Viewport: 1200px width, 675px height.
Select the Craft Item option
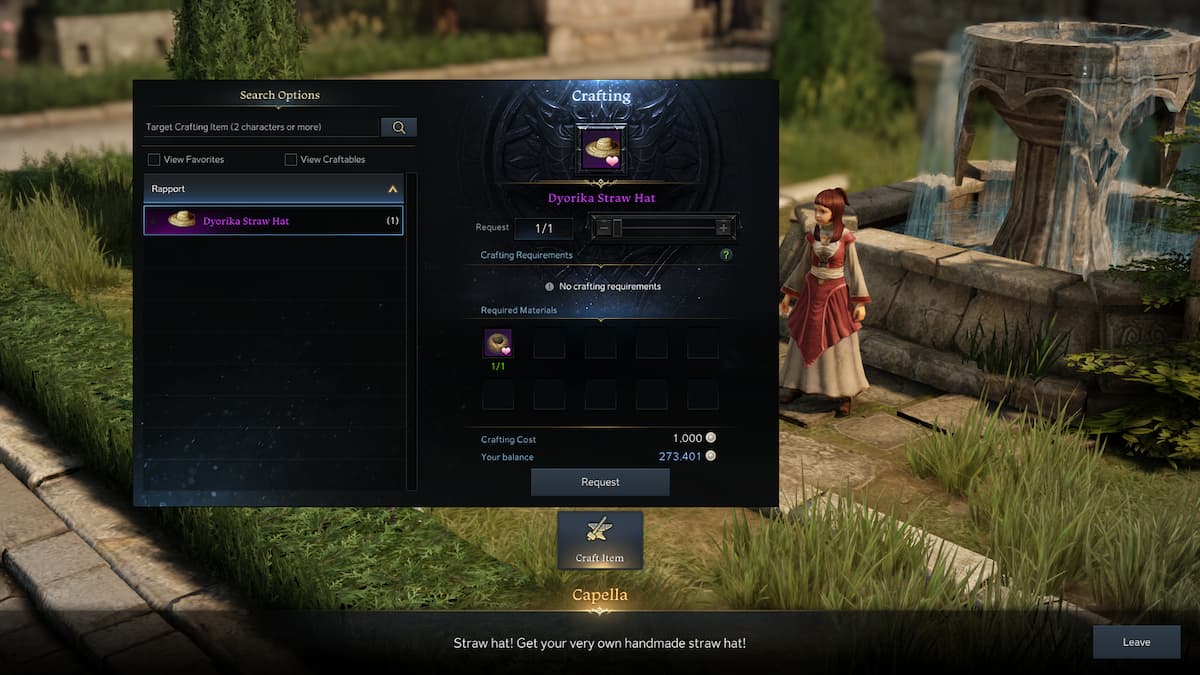(600, 540)
